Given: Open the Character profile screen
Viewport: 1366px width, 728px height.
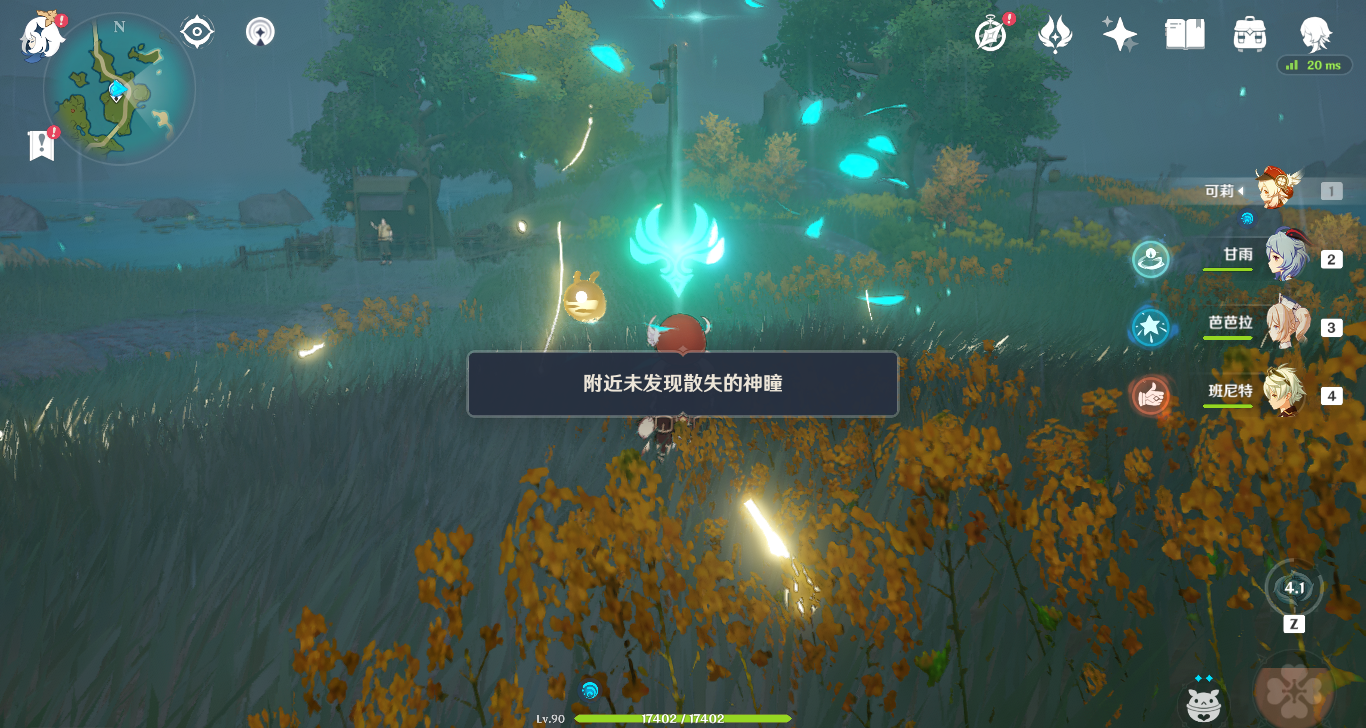Looking at the screenshot, I should tap(1315, 33).
